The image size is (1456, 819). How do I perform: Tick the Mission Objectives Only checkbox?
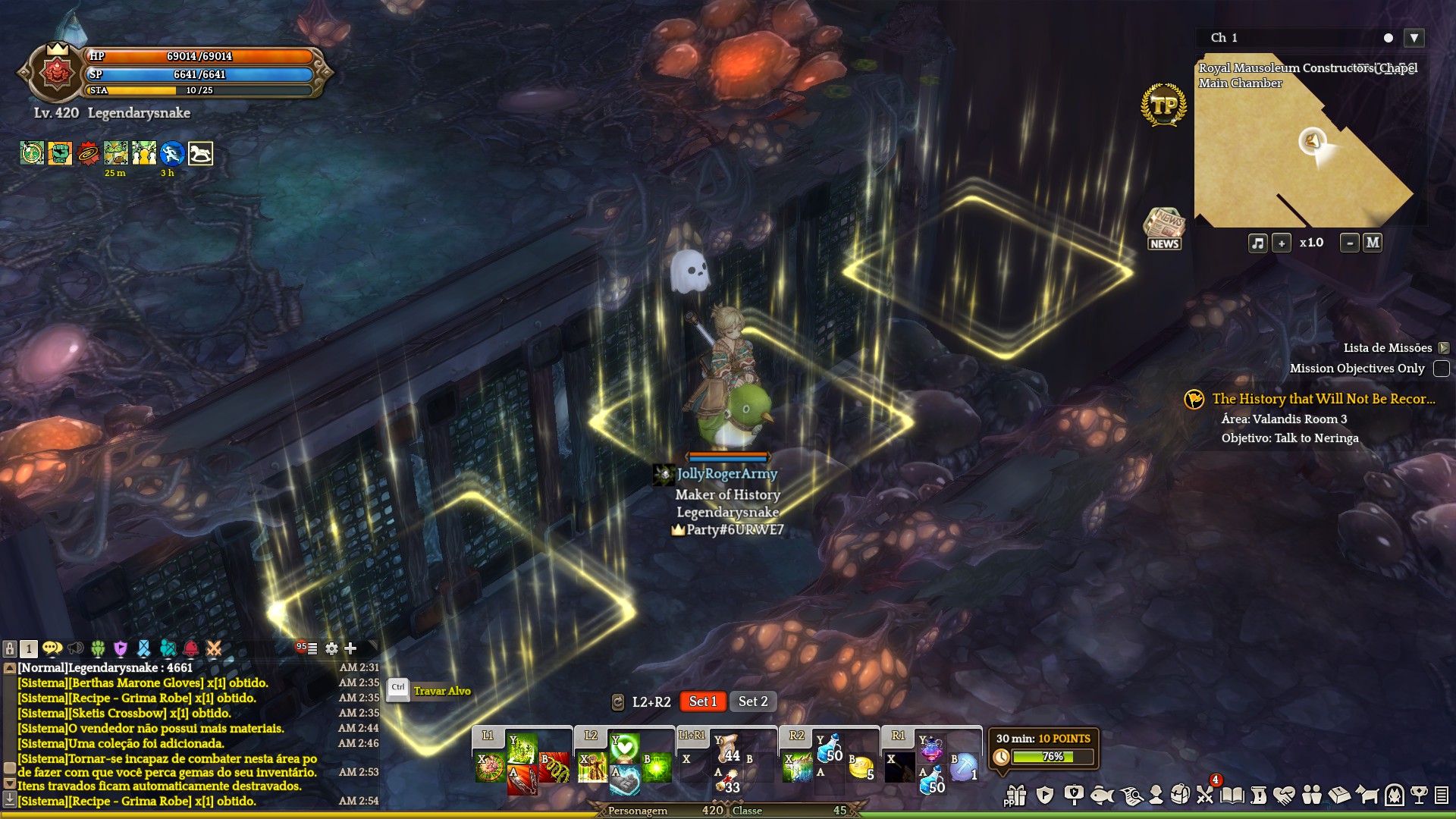tap(1442, 369)
